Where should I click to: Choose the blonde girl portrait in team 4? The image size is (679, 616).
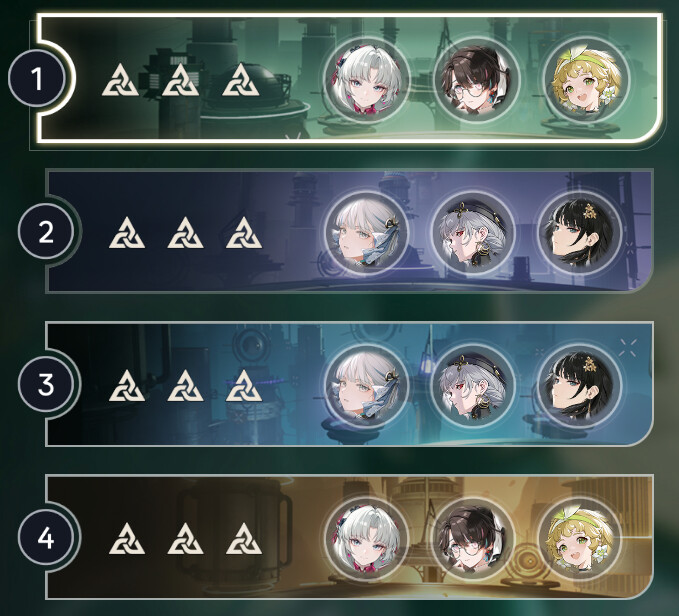coord(578,537)
